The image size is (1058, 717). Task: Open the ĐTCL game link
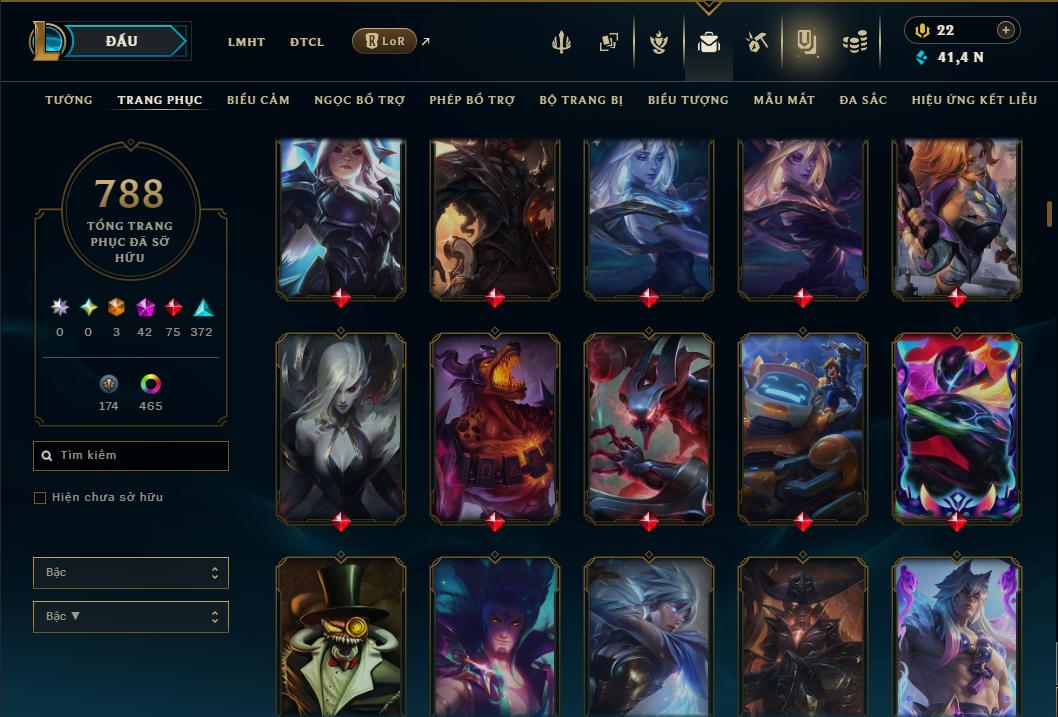(x=307, y=42)
